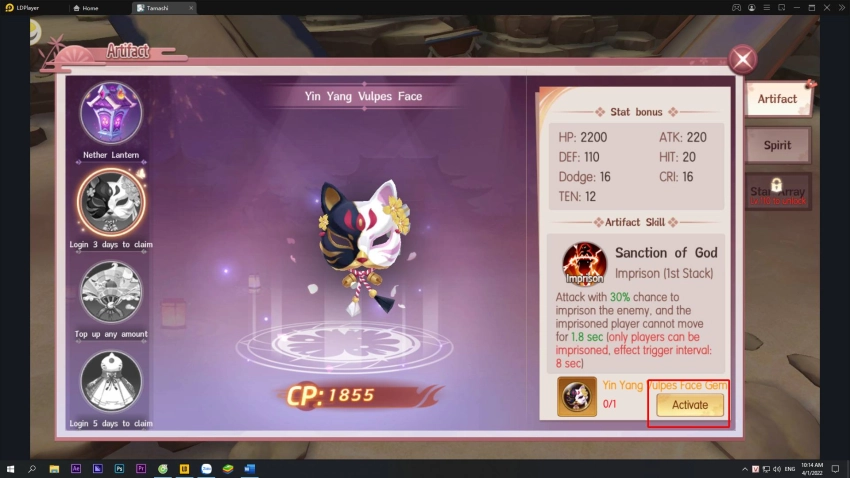Select the Nether Lantern artifact
The image size is (850, 478).
111,113
